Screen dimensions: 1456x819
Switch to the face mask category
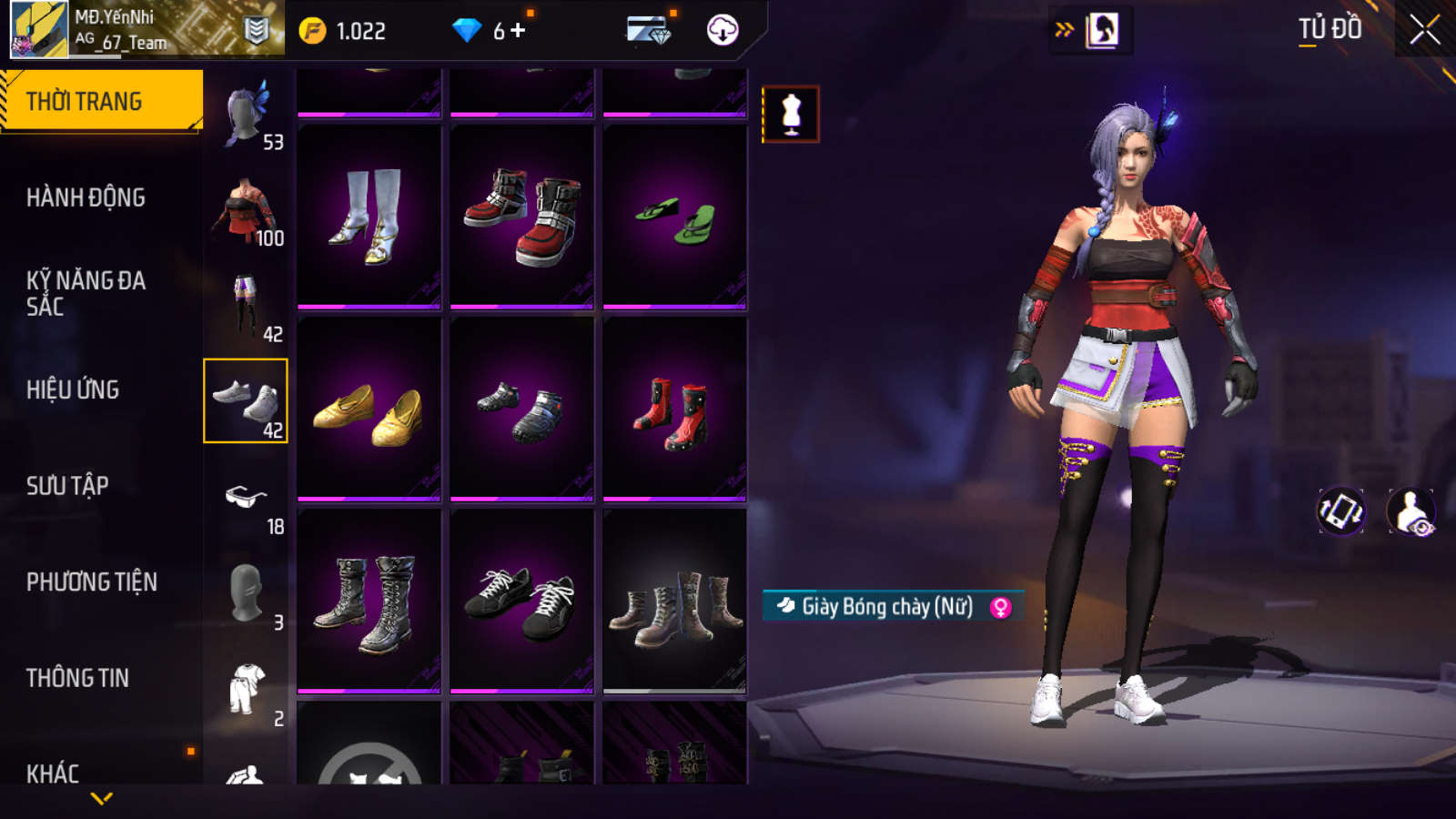246,593
